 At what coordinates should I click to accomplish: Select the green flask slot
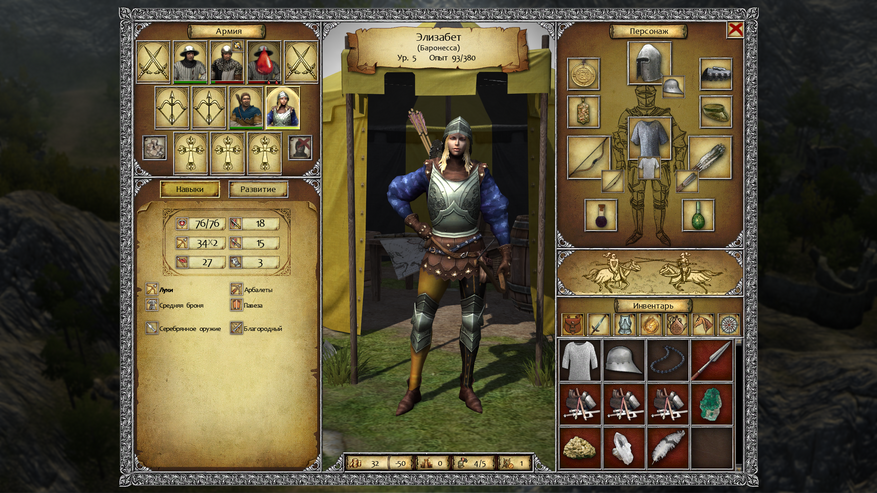698,214
